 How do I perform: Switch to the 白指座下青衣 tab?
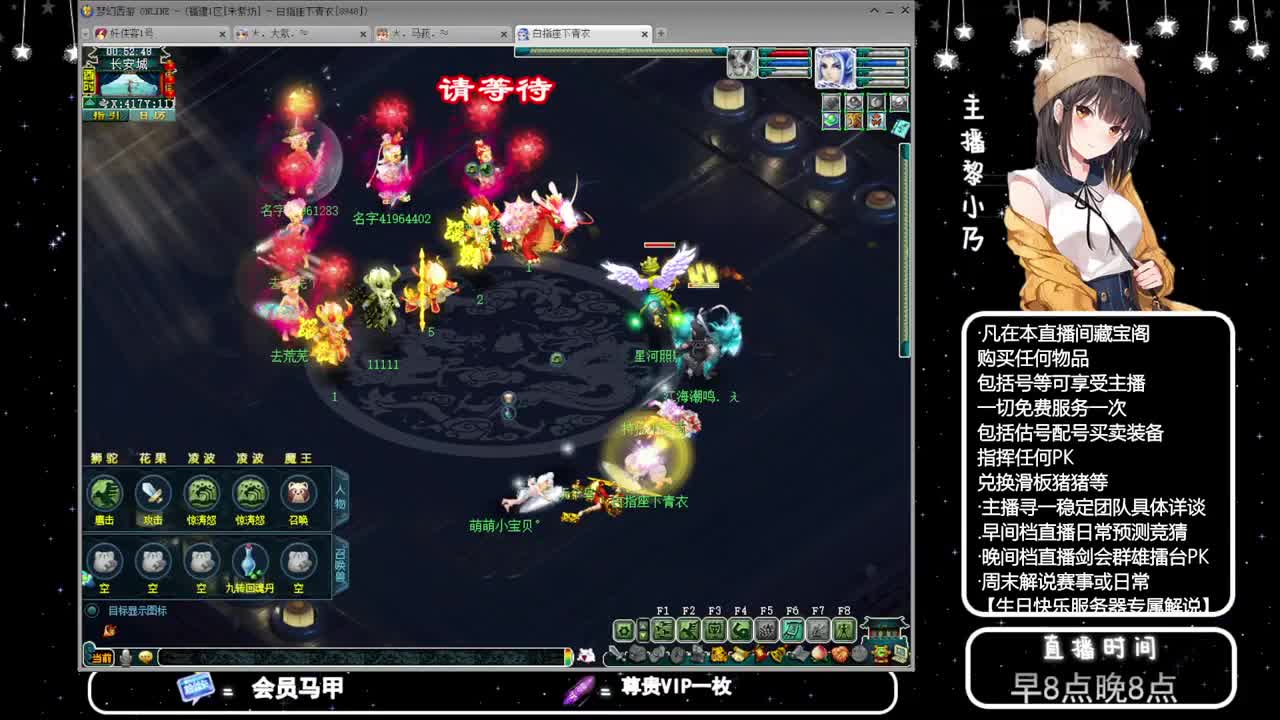point(575,33)
